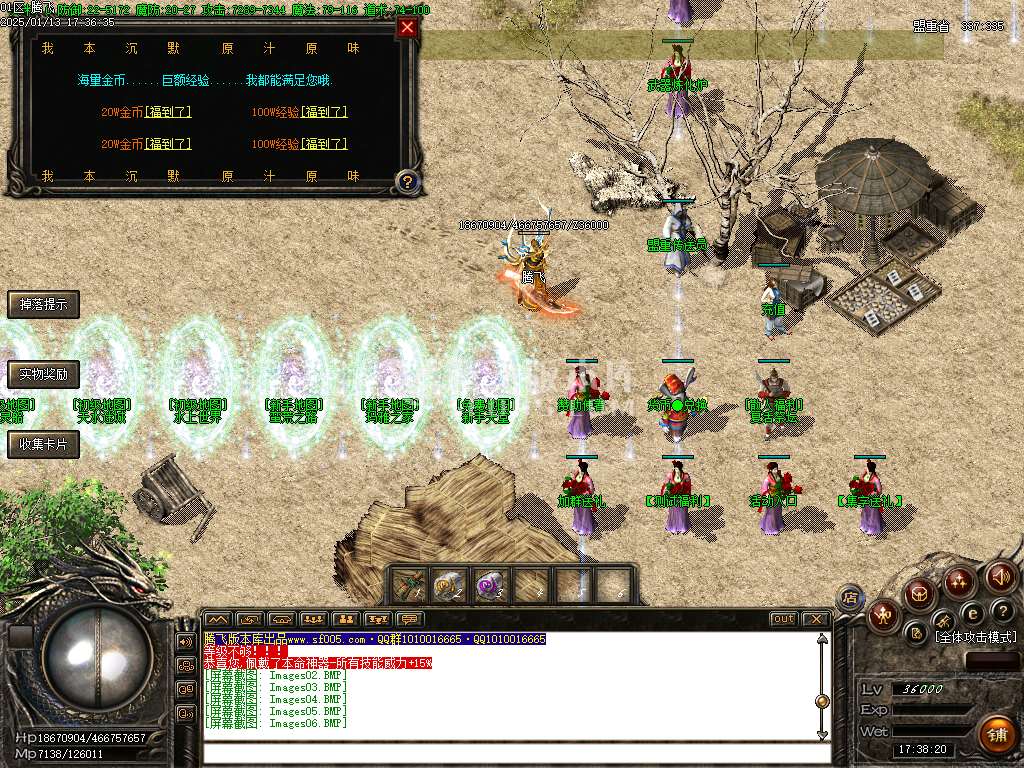Open the 掉落提示 drop hints panel
This screenshot has width=1024, height=768.
[x=43, y=305]
